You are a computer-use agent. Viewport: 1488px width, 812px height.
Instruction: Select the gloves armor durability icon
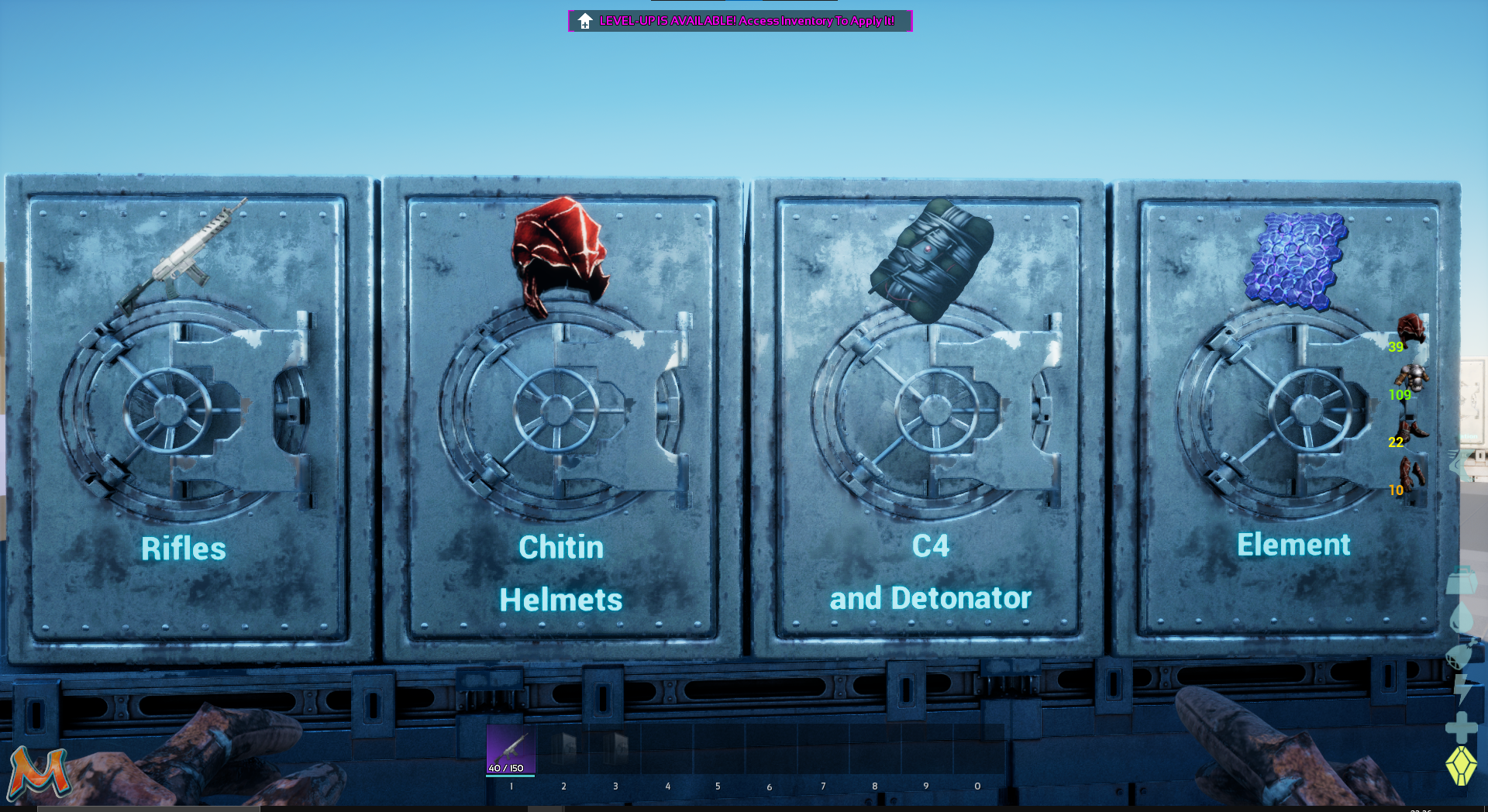coord(1411,473)
